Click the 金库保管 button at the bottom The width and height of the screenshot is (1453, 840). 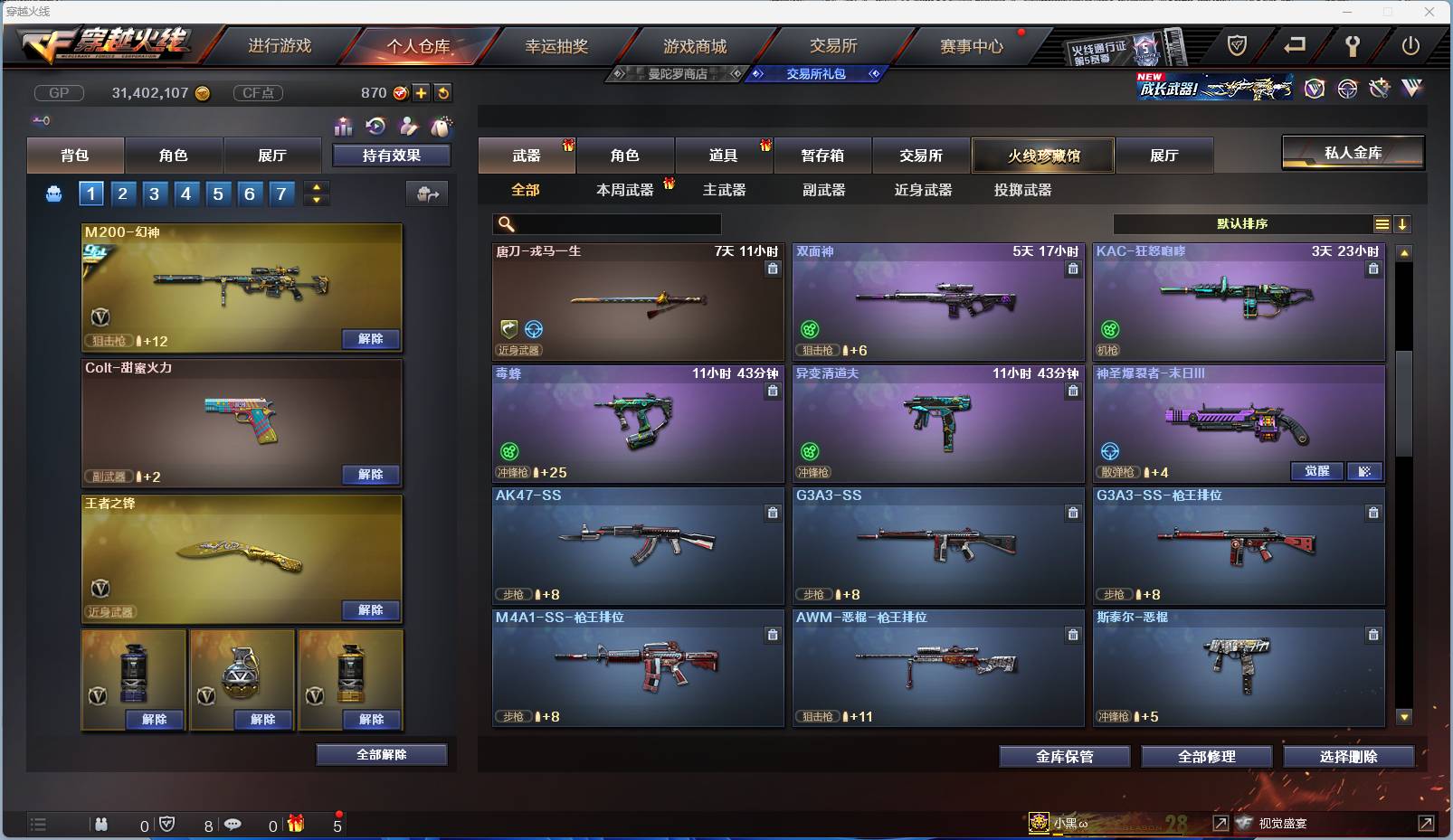tap(1063, 757)
